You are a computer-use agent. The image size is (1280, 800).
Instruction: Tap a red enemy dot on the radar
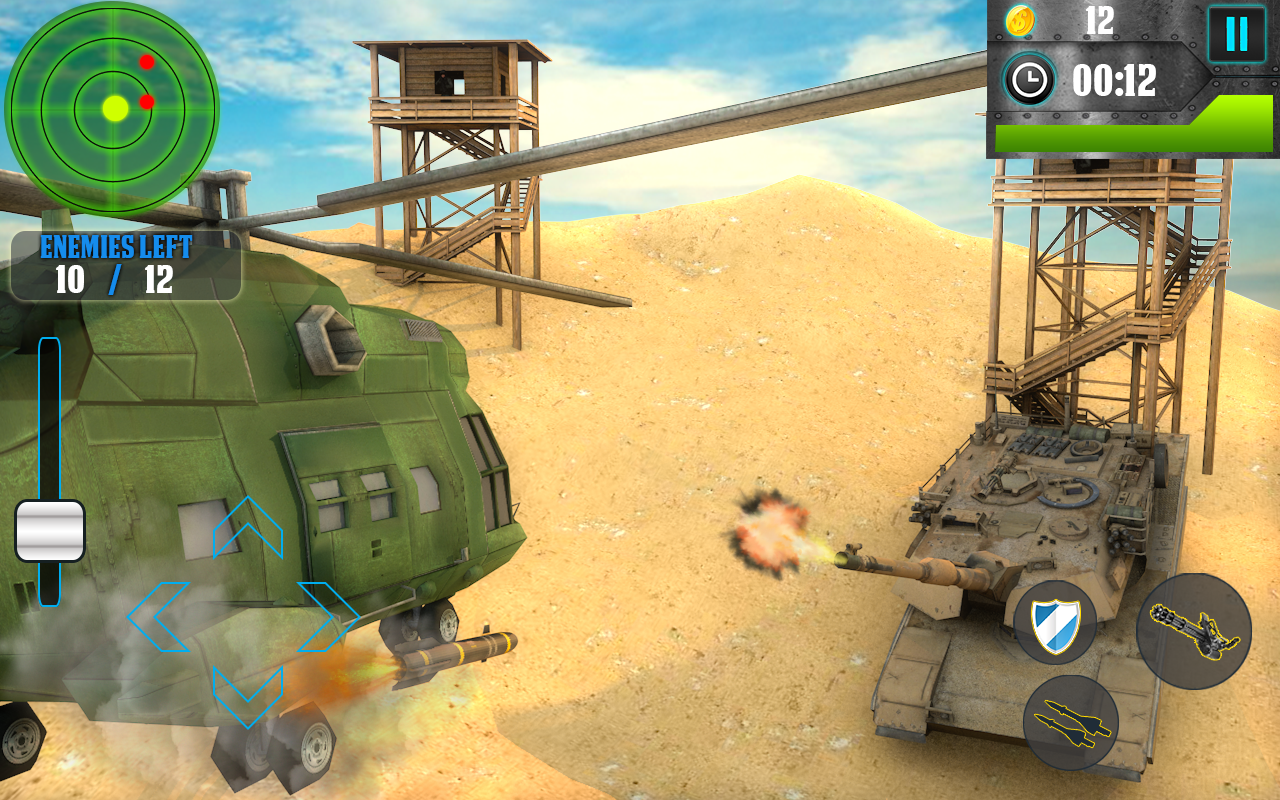[x=146, y=60]
